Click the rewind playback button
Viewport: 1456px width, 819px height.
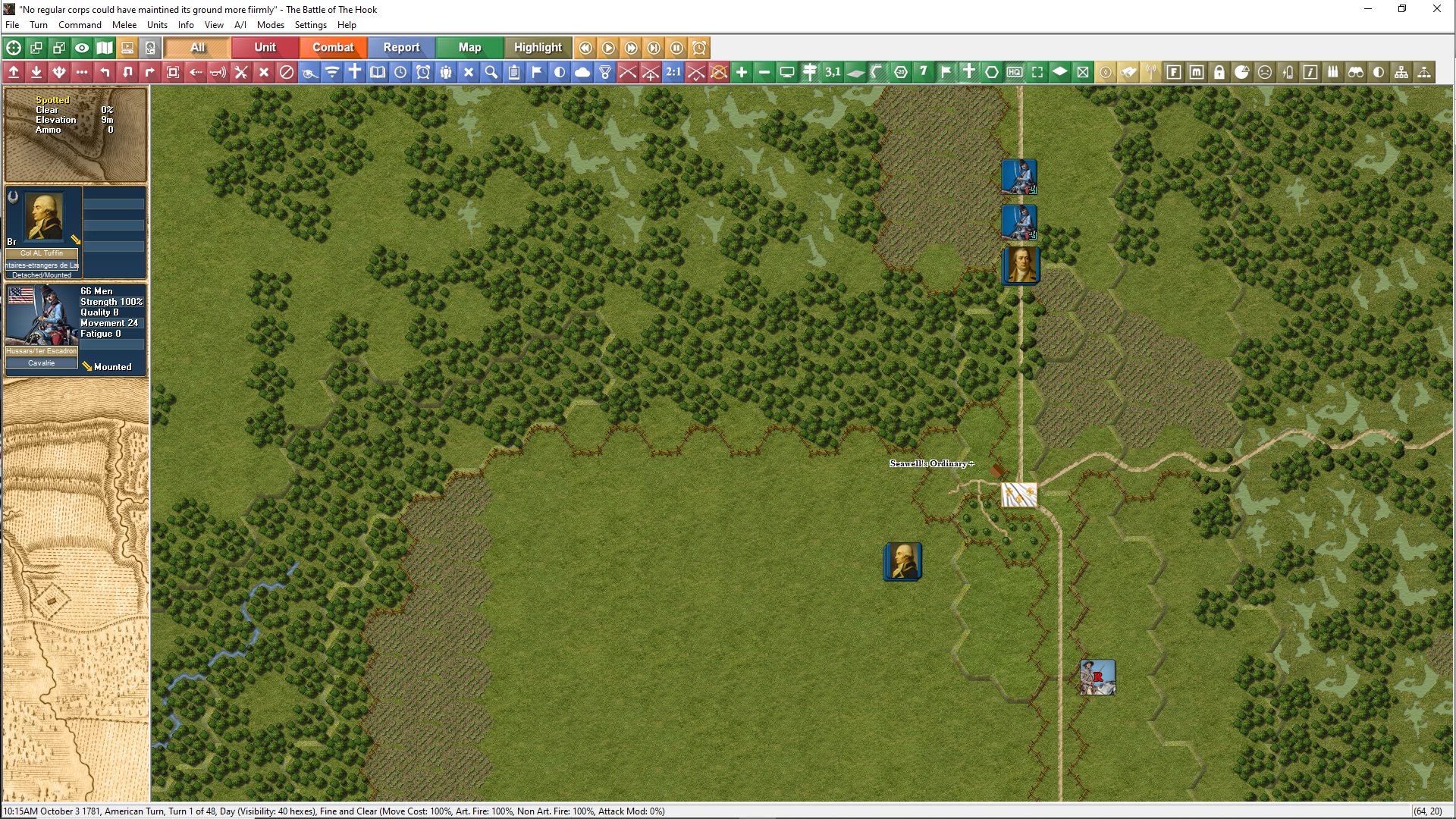pyautogui.click(x=585, y=48)
